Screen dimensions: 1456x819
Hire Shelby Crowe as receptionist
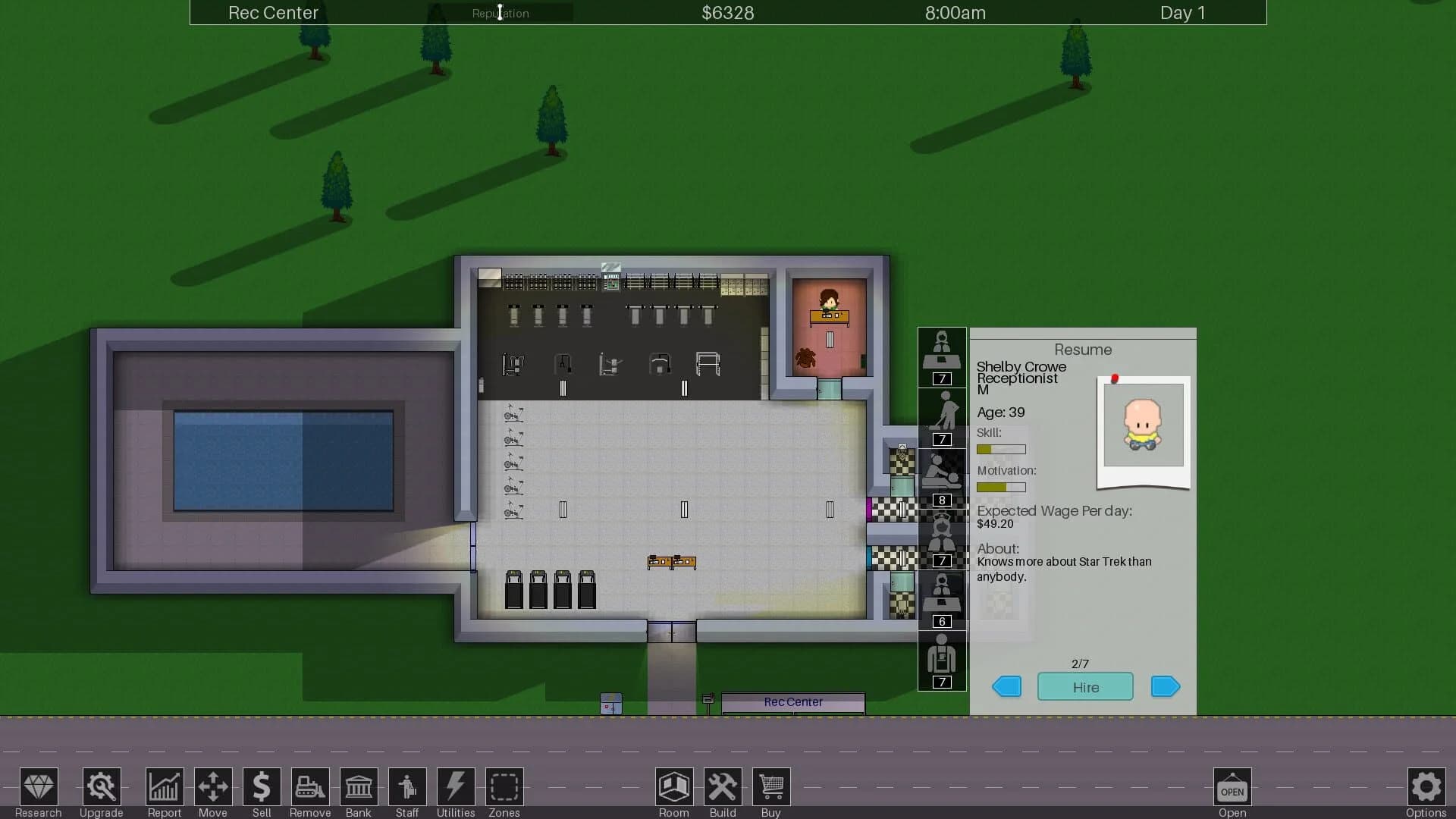(1085, 686)
